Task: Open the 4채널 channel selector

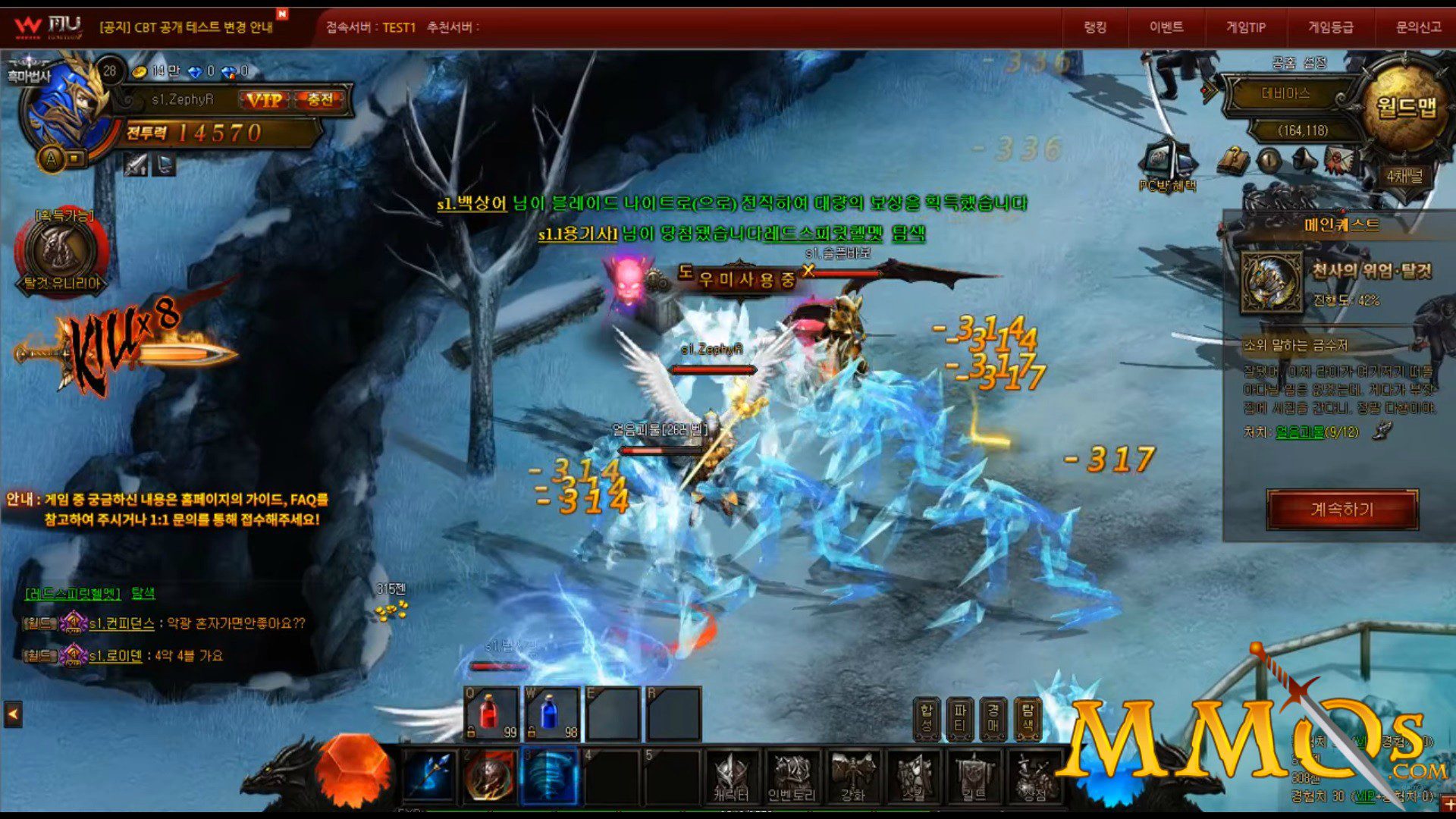Action: [x=1404, y=177]
